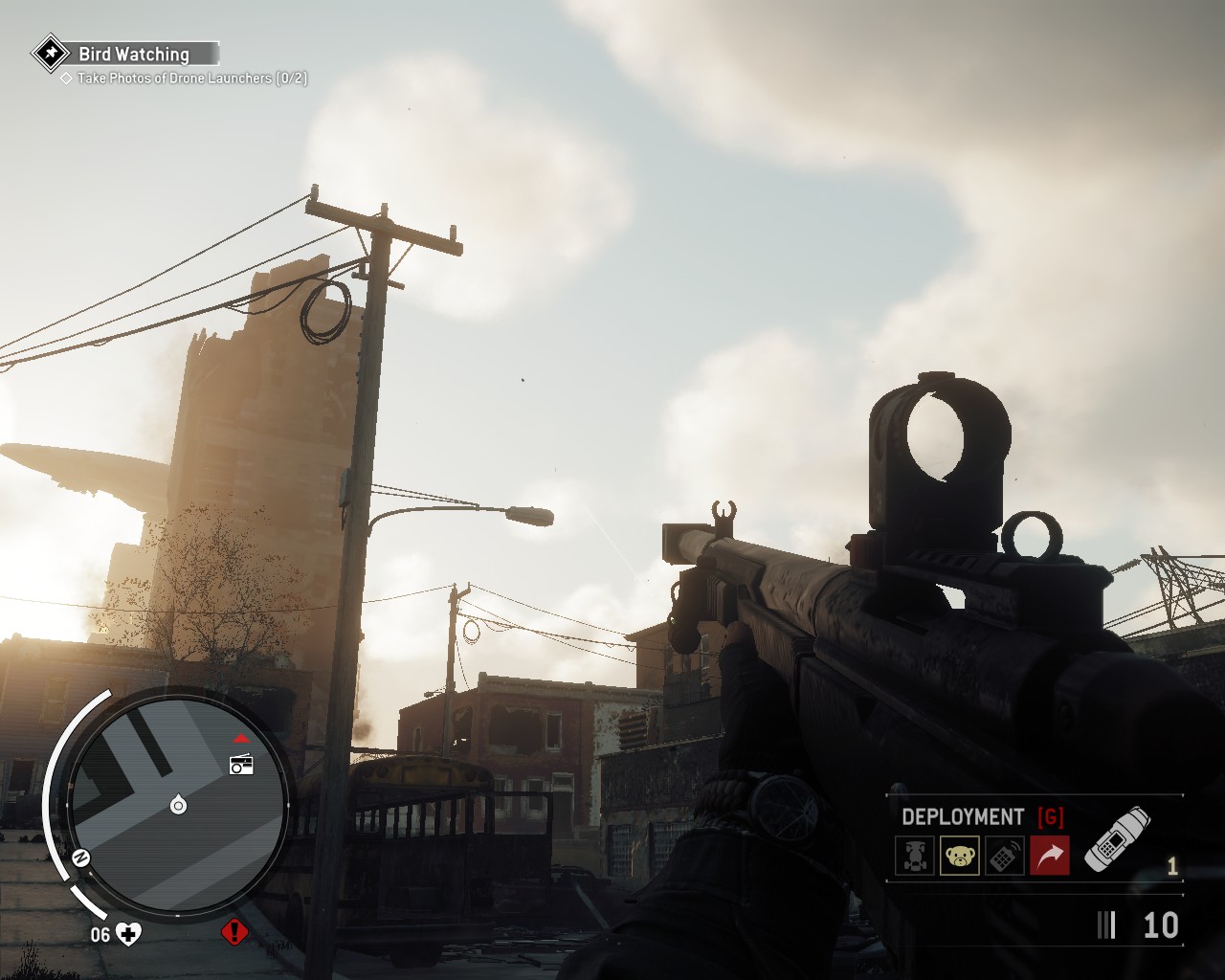The height and width of the screenshot is (980, 1225).
Task: Choose the teddy bear deployment option
Action: tap(959, 855)
